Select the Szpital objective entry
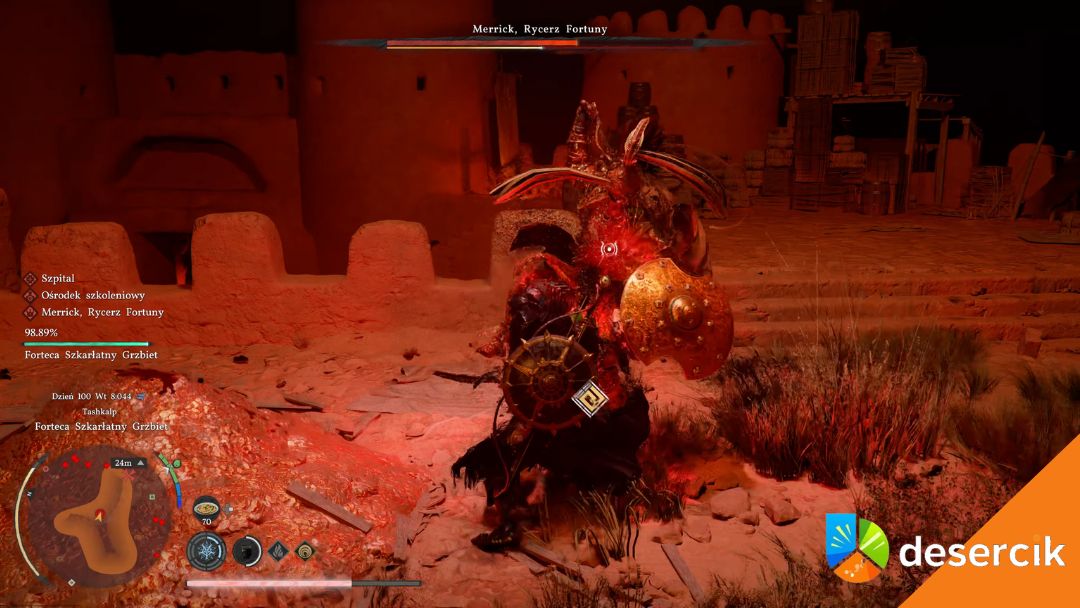This screenshot has height=608, width=1080. (x=58, y=278)
